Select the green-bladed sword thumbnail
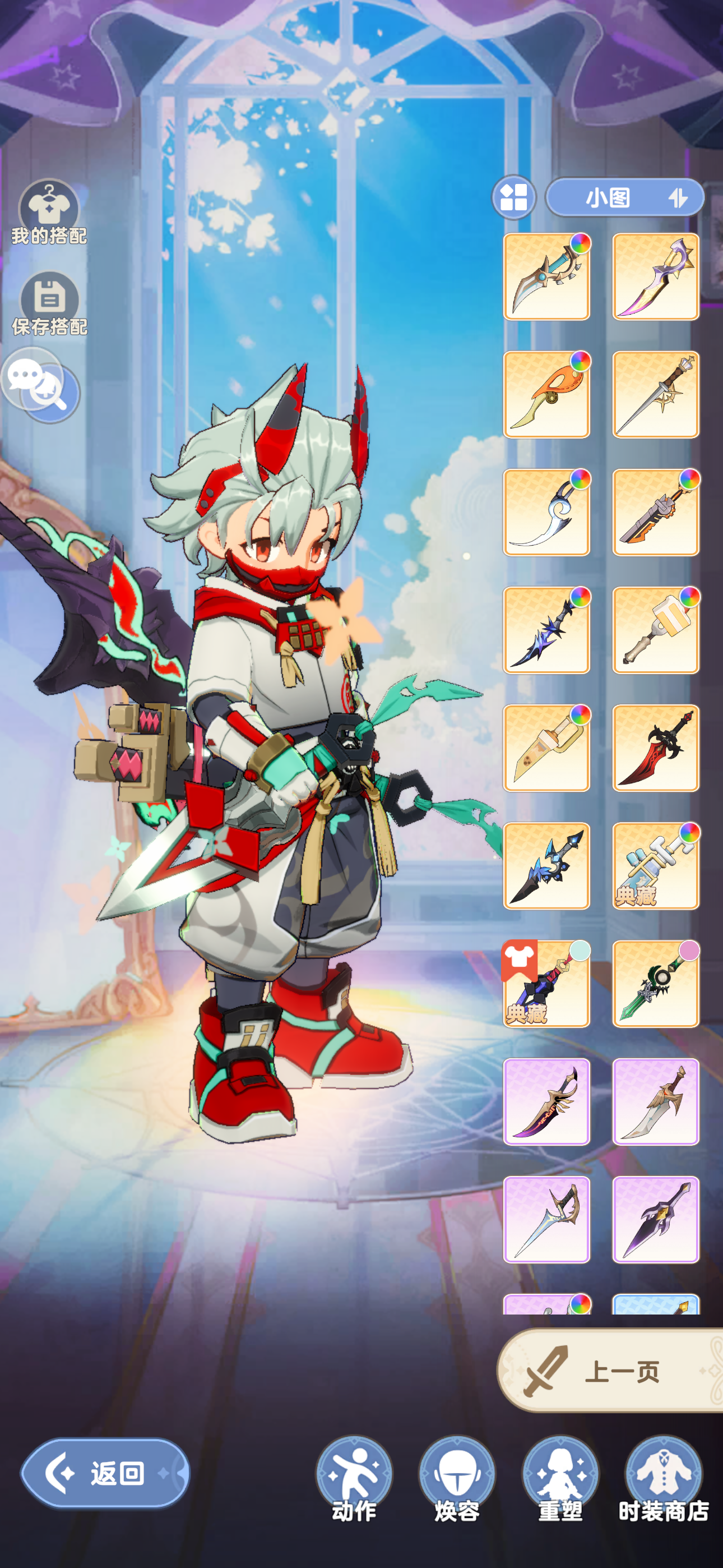This screenshot has height=1568, width=723. [655, 985]
